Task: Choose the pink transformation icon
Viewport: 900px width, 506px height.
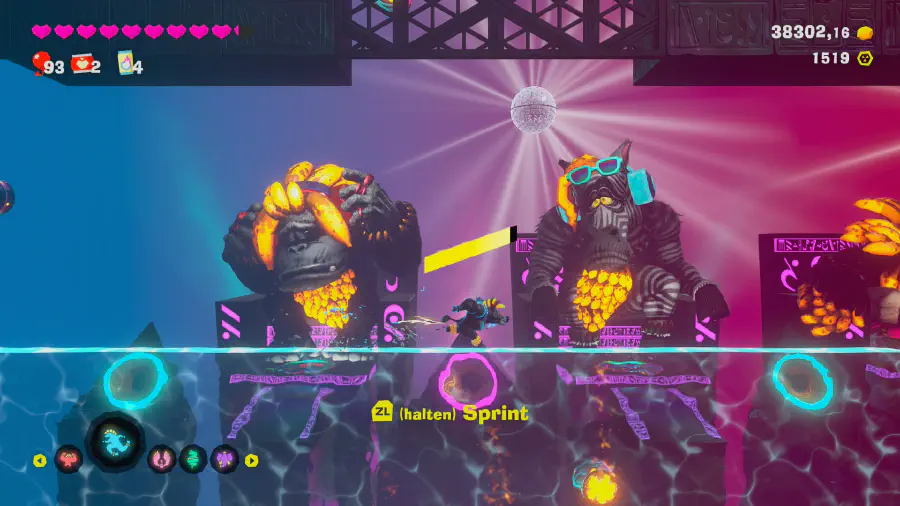Action: click(x=162, y=459)
